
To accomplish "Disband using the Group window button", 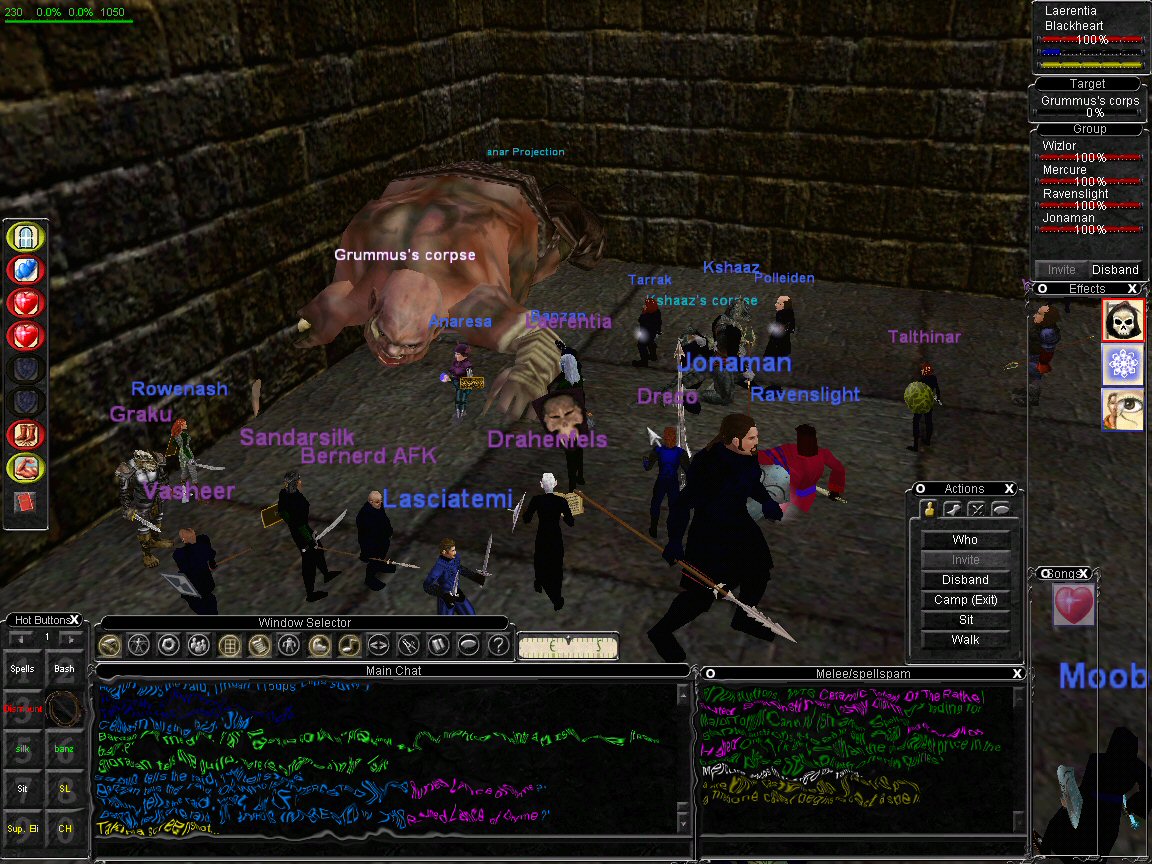I will (x=1114, y=269).
